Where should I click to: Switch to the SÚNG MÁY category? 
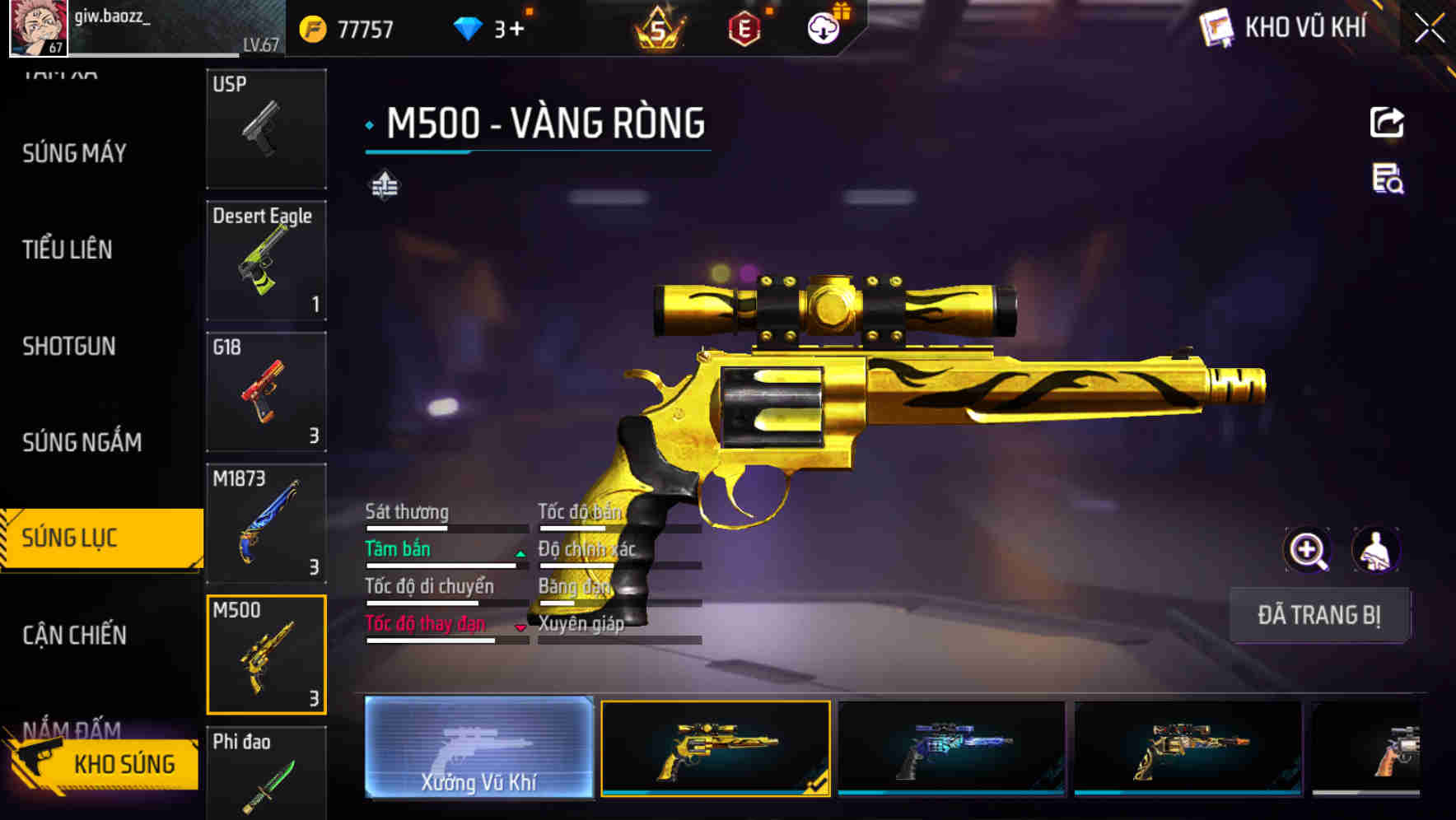72,152
